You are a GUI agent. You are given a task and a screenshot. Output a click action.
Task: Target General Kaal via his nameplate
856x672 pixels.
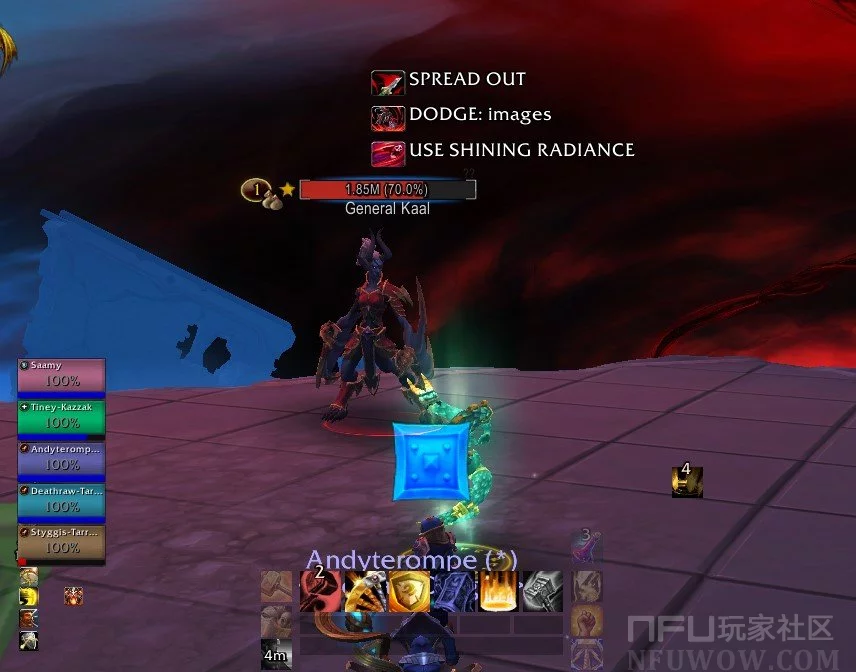(387, 189)
